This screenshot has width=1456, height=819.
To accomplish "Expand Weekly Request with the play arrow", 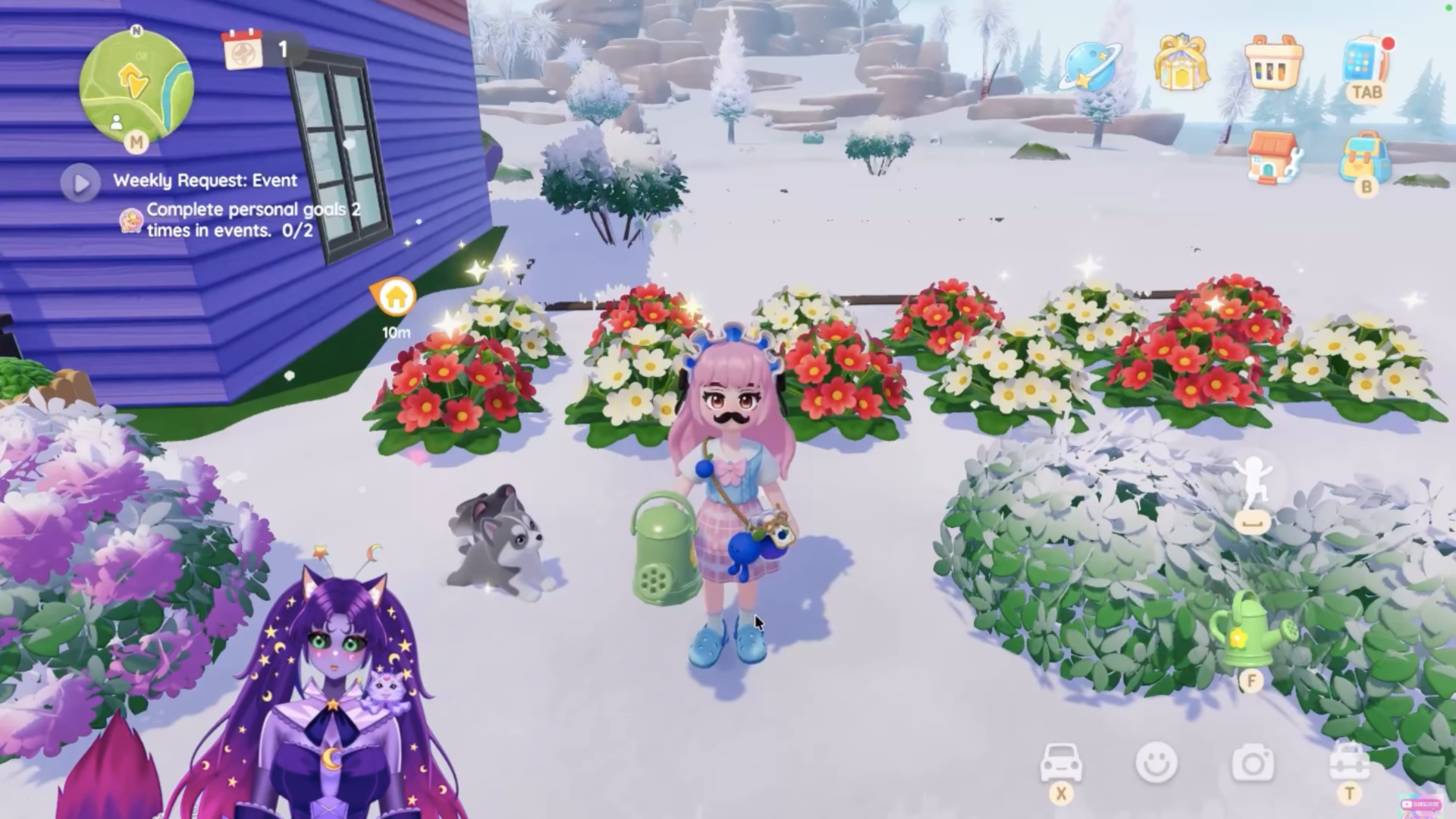I will [x=80, y=182].
